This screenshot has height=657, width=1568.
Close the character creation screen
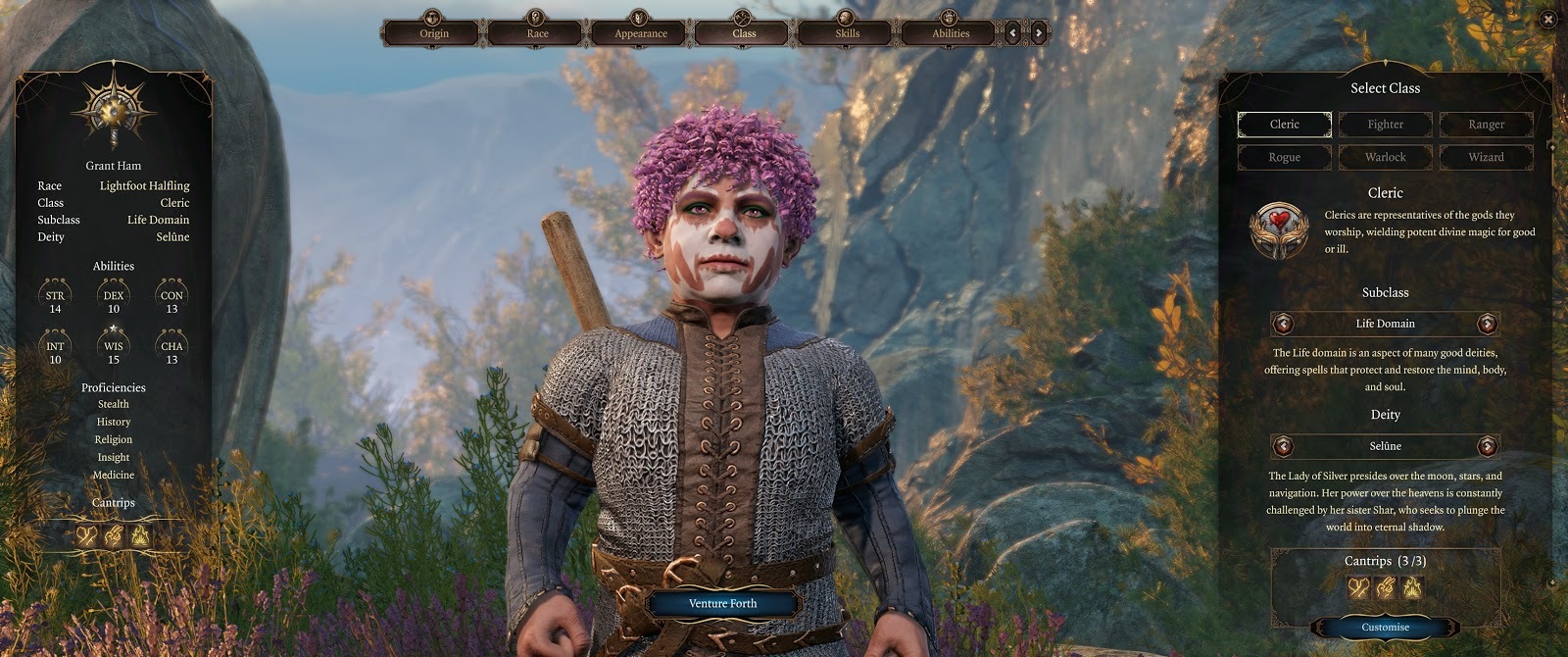coord(1547,19)
